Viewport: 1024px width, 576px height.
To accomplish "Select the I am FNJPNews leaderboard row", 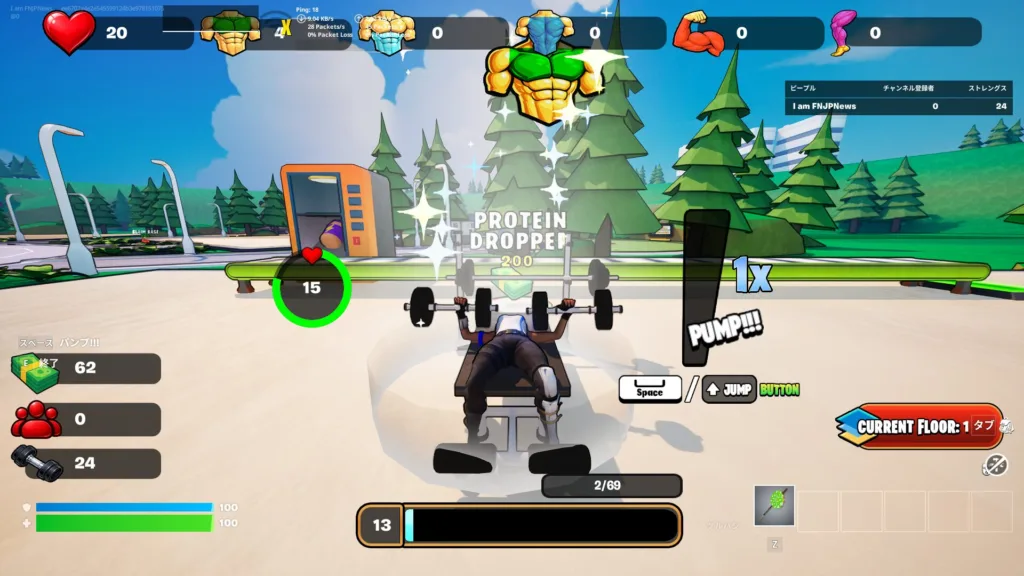I will 884,106.
